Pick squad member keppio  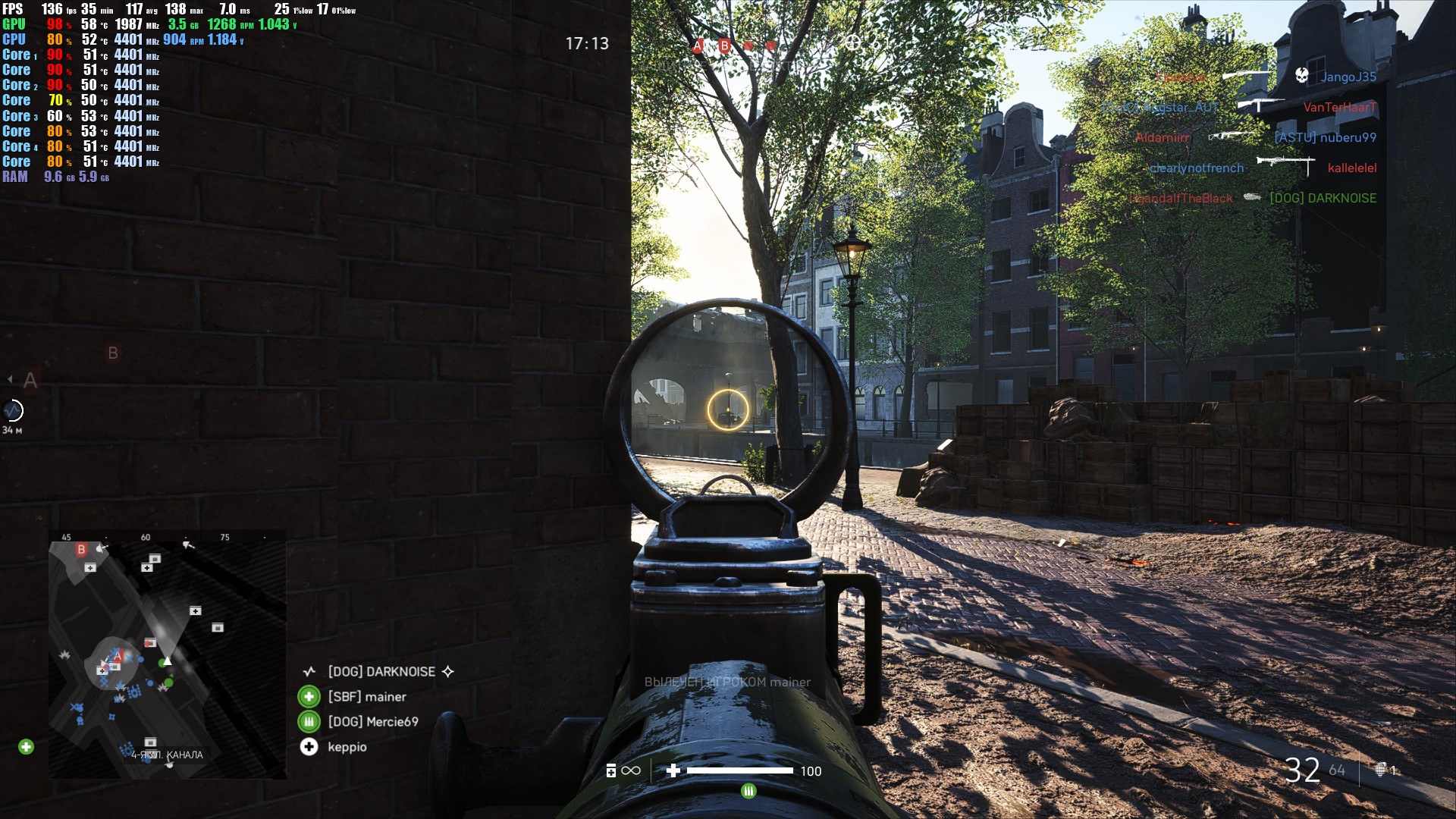click(347, 747)
